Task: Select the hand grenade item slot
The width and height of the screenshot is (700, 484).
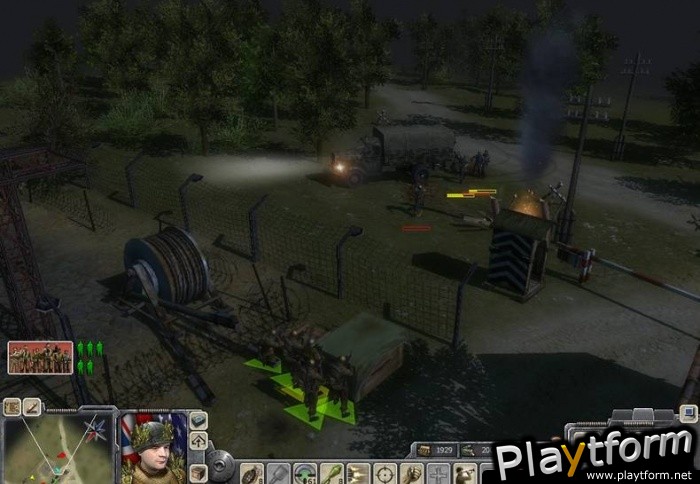Action: pos(250,473)
